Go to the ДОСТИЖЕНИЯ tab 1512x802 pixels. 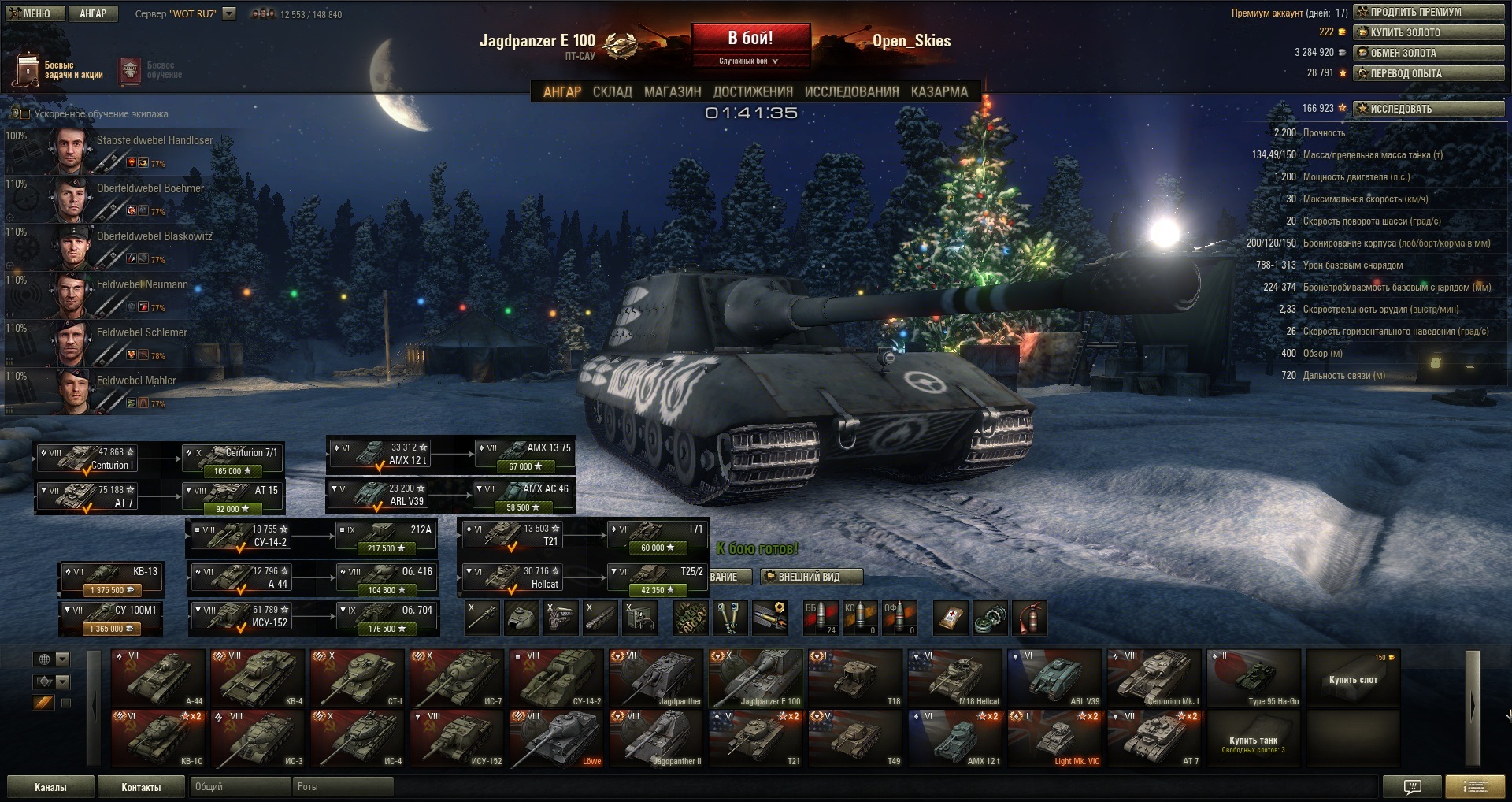(x=753, y=92)
